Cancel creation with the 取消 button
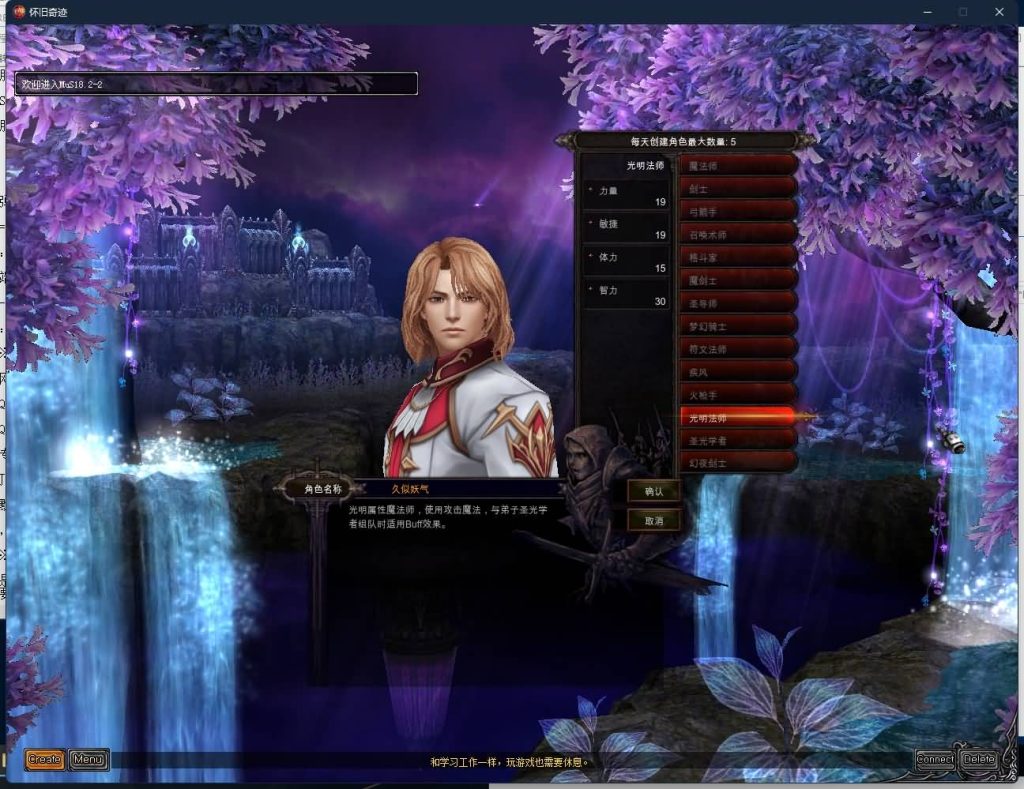Image resolution: width=1024 pixels, height=789 pixels. coord(654,521)
